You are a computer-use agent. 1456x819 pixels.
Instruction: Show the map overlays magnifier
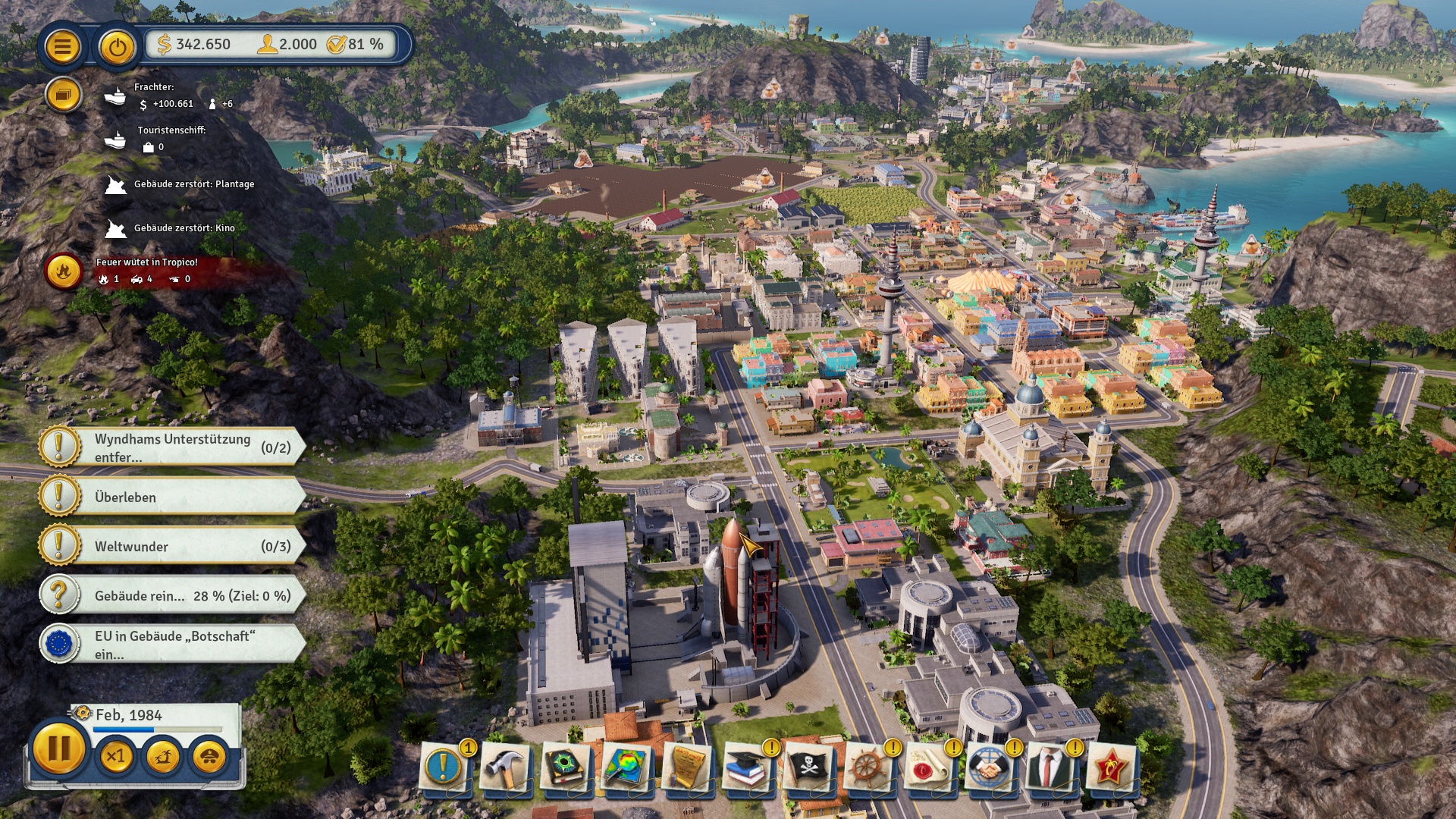pyautogui.click(x=626, y=768)
